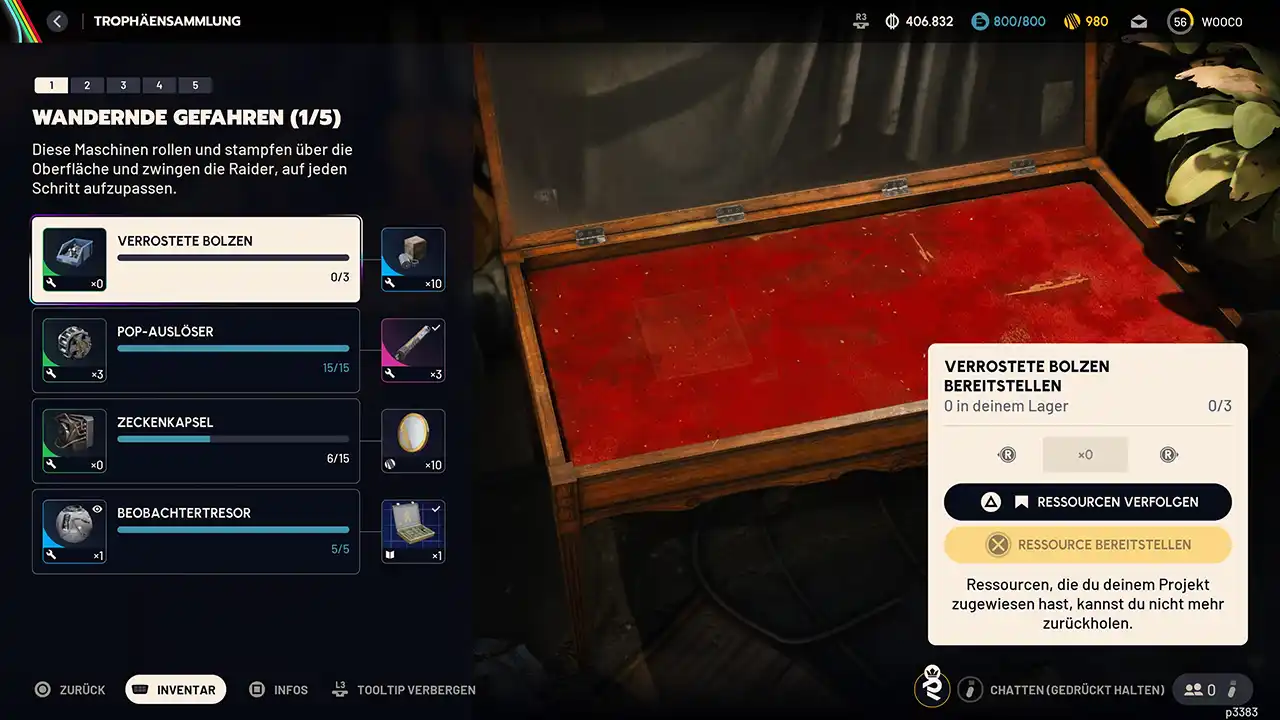
Task: Inspect the blueprint case reward slot
Action: pyautogui.click(x=413, y=531)
